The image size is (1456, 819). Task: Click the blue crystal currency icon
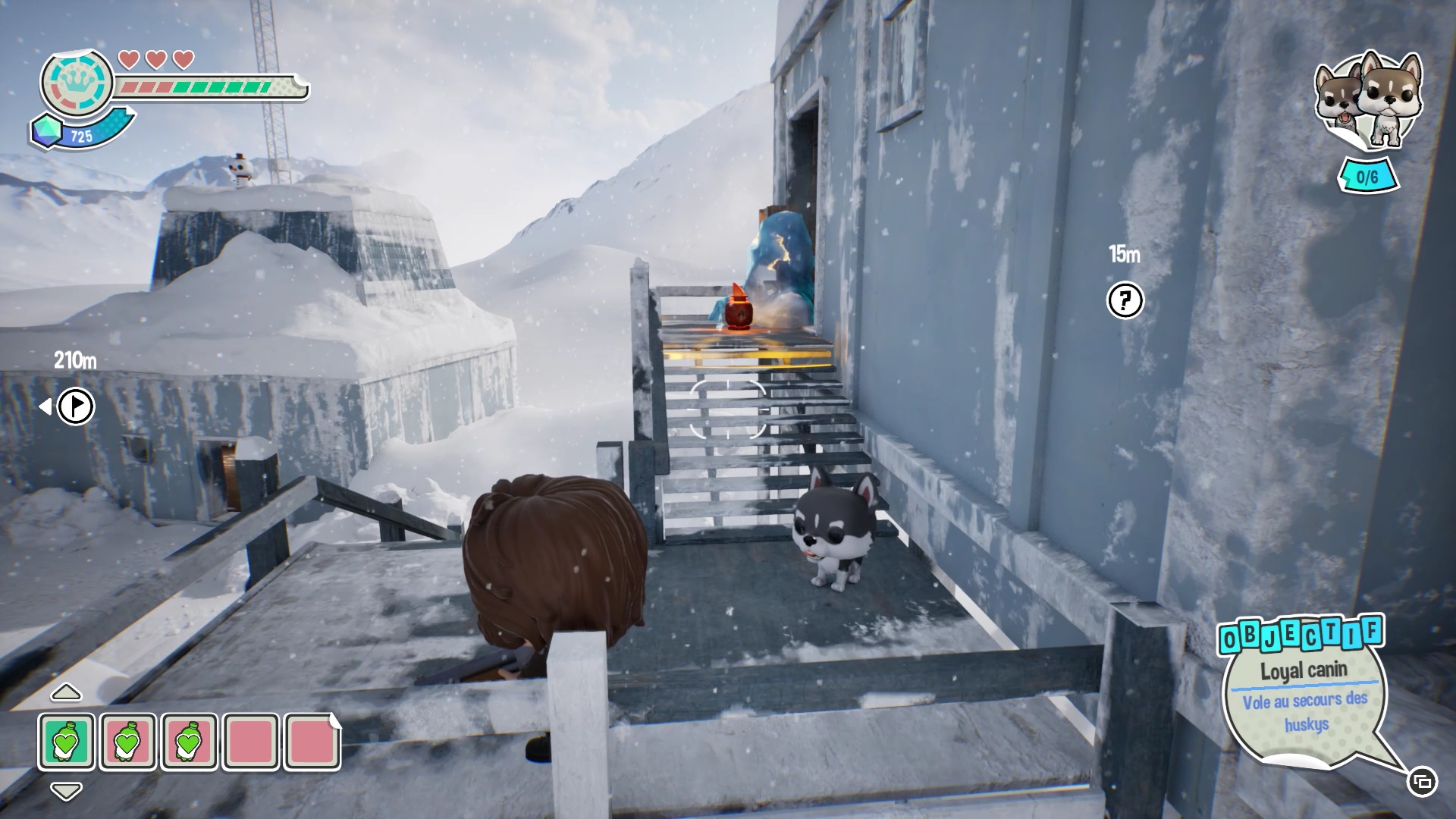coord(47,132)
